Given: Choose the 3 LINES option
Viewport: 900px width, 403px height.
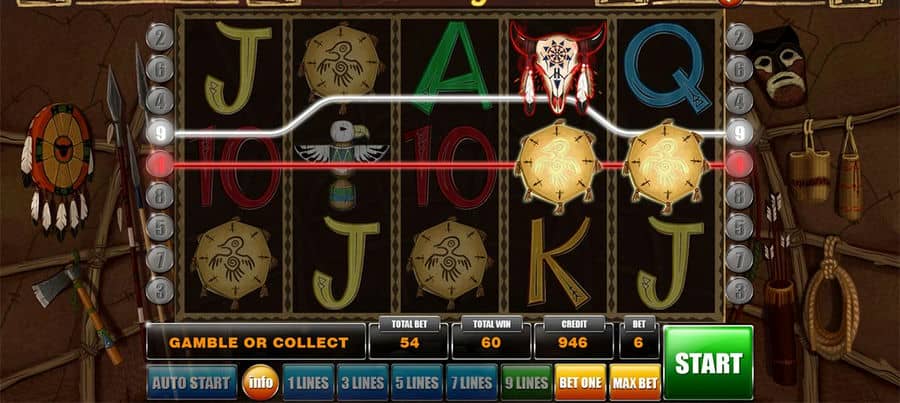Looking at the screenshot, I should (361, 382).
